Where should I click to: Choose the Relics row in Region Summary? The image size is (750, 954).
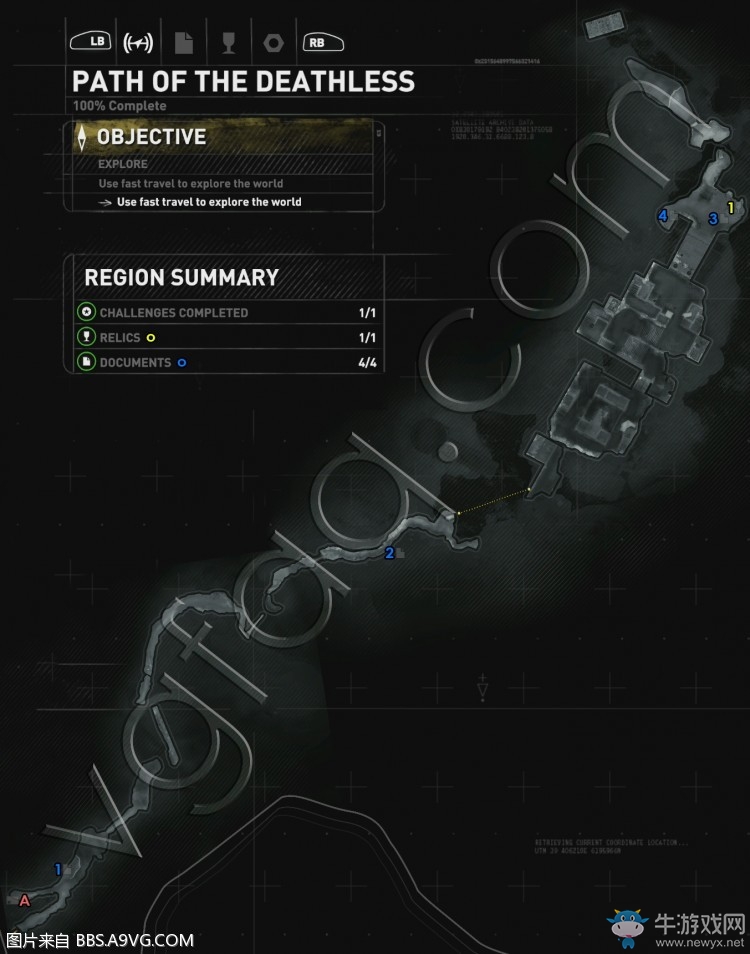(x=228, y=338)
